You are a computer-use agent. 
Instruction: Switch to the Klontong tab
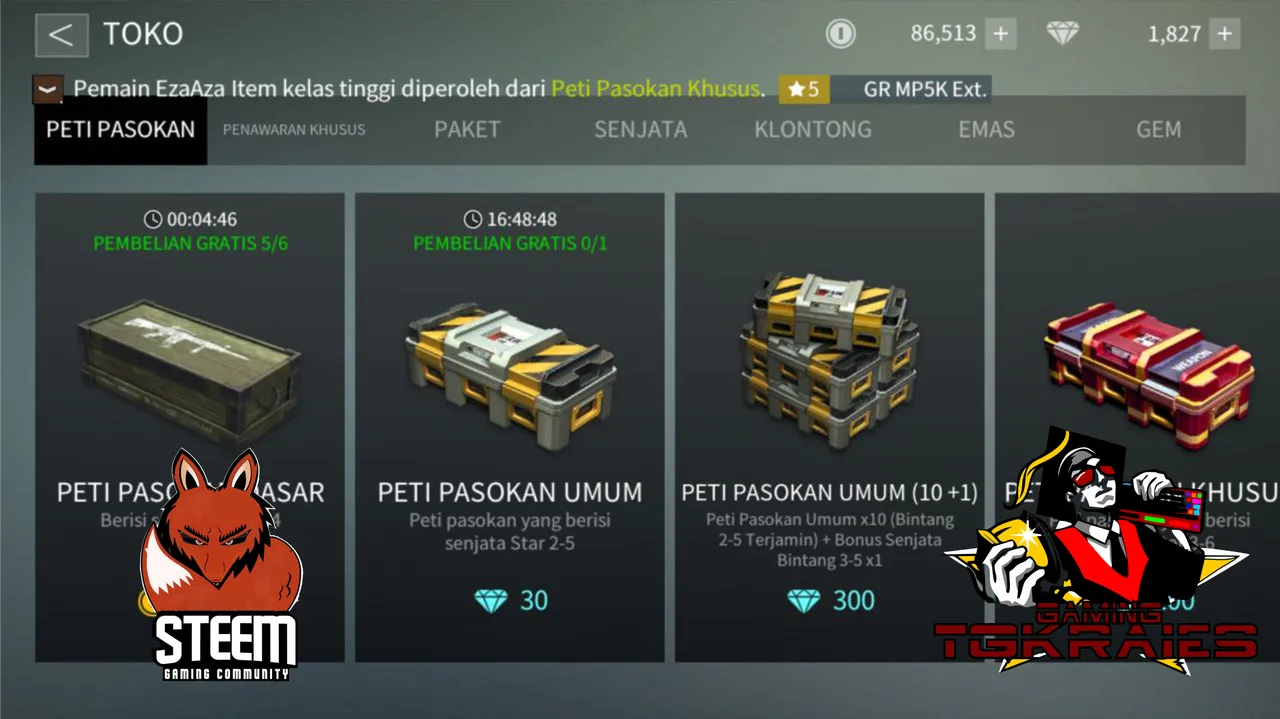coord(813,130)
